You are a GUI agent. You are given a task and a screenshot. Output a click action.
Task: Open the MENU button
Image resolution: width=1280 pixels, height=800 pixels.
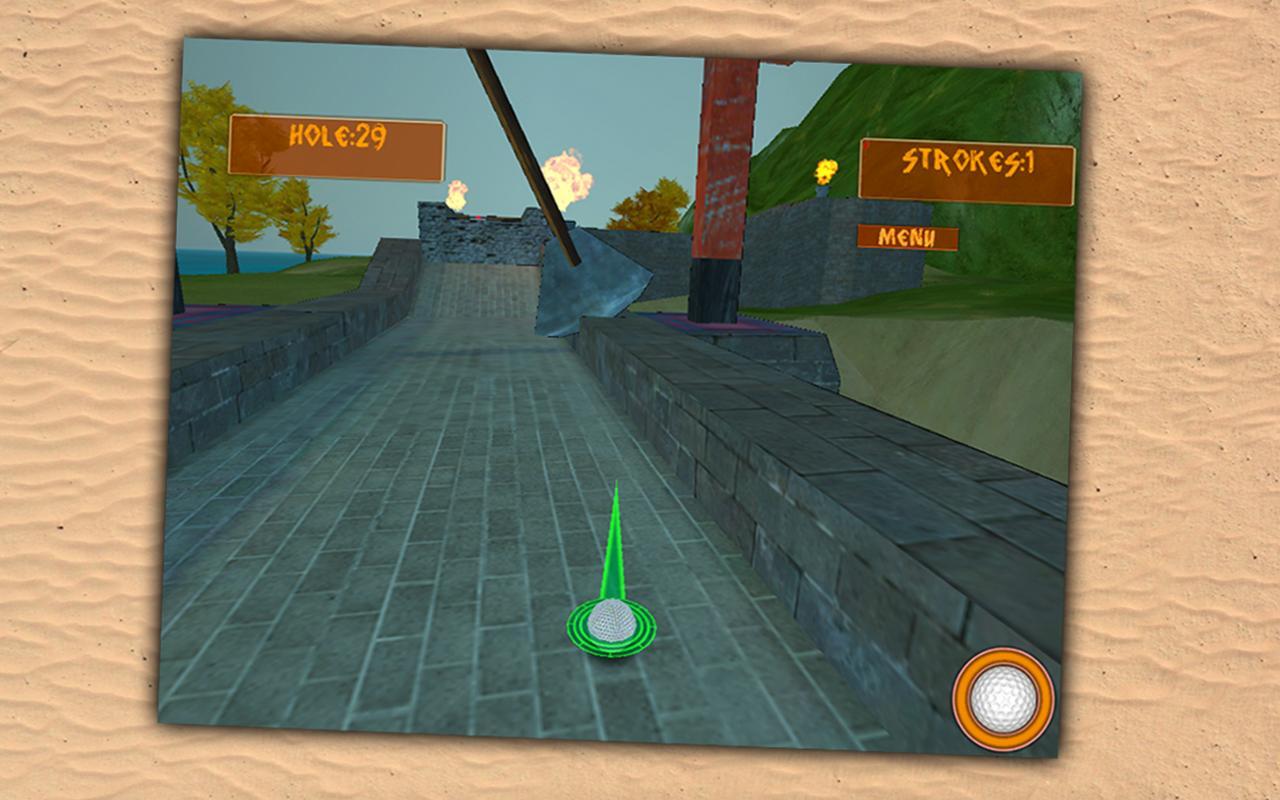906,235
